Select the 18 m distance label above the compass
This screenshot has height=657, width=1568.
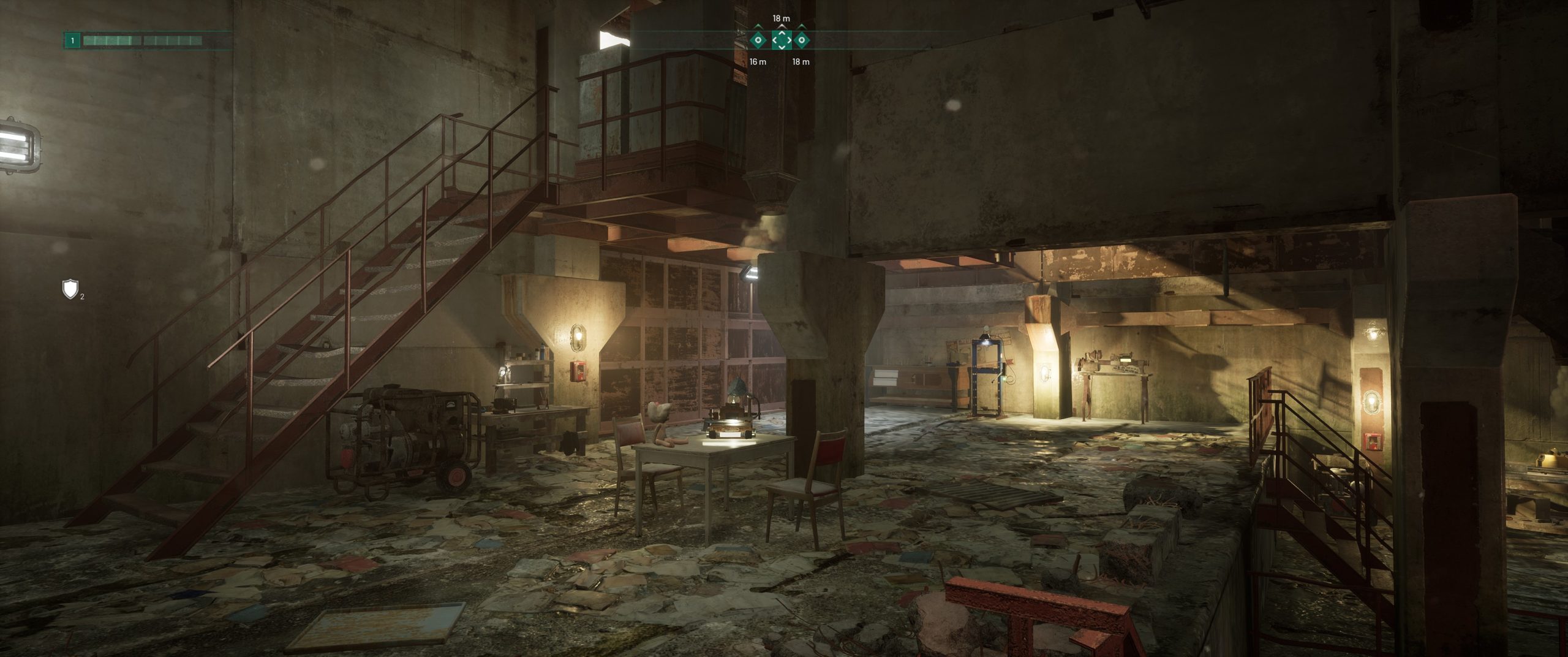pyautogui.click(x=781, y=18)
